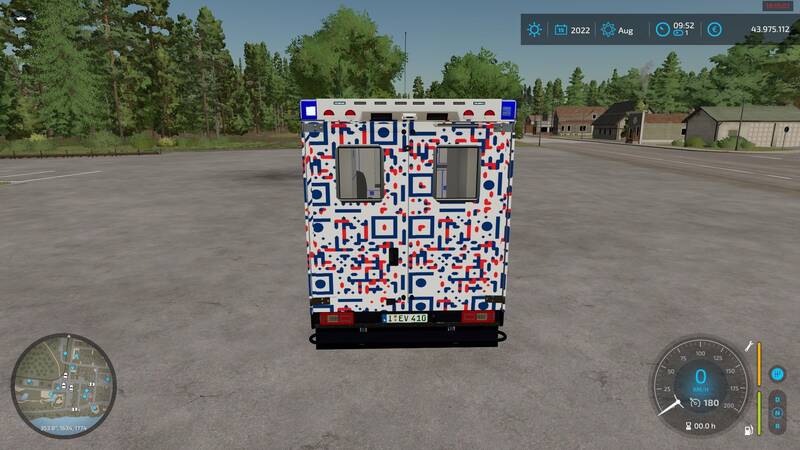Click the wrench damage icon
The width and height of the screenshot is (800, 450).
coord(747,346)
